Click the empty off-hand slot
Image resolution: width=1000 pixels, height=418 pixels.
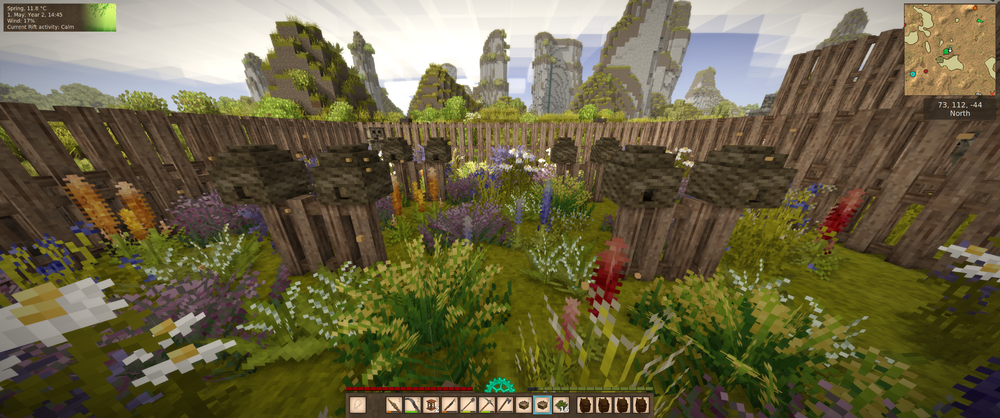(x=358, y=405)
